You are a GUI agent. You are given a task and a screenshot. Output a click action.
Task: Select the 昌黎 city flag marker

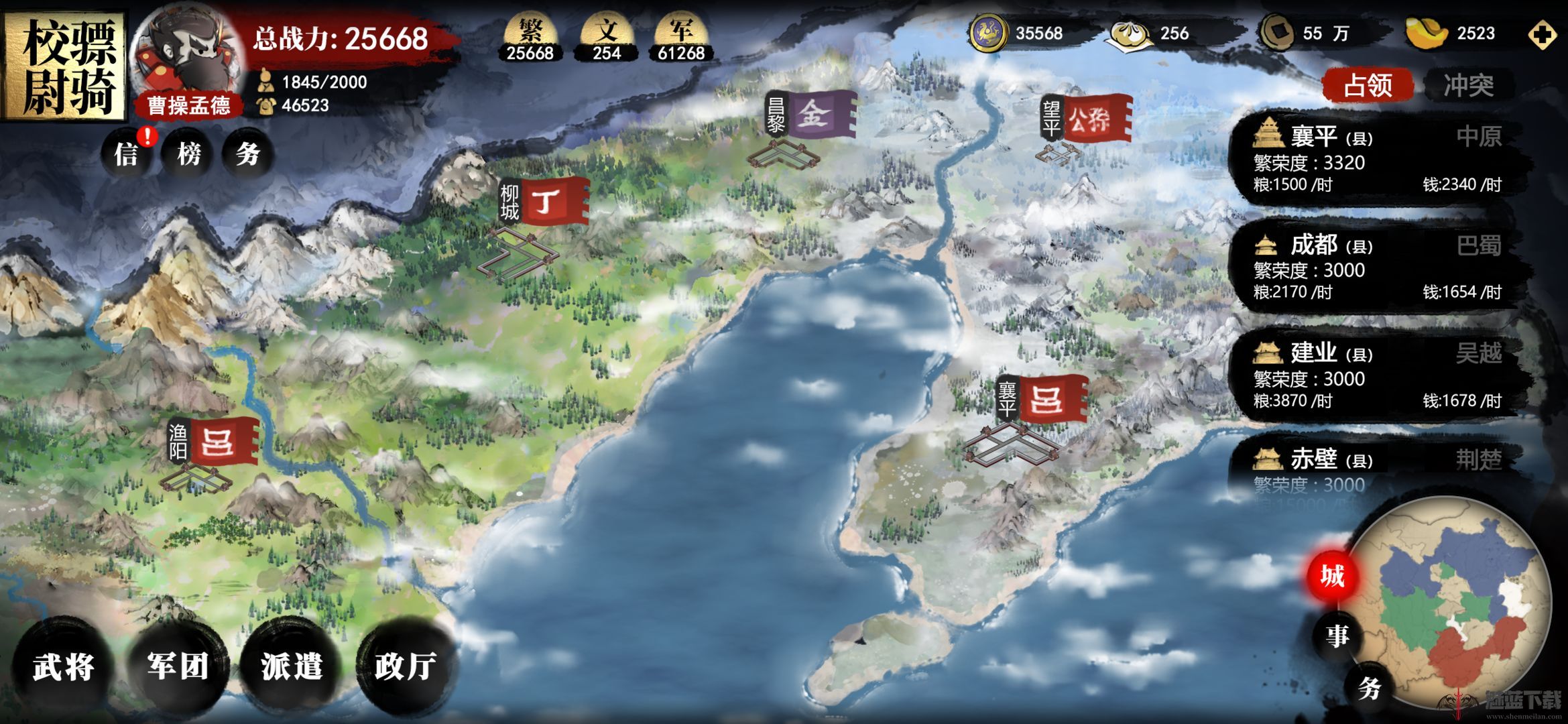pyautogui.click(x=812, y=115)
